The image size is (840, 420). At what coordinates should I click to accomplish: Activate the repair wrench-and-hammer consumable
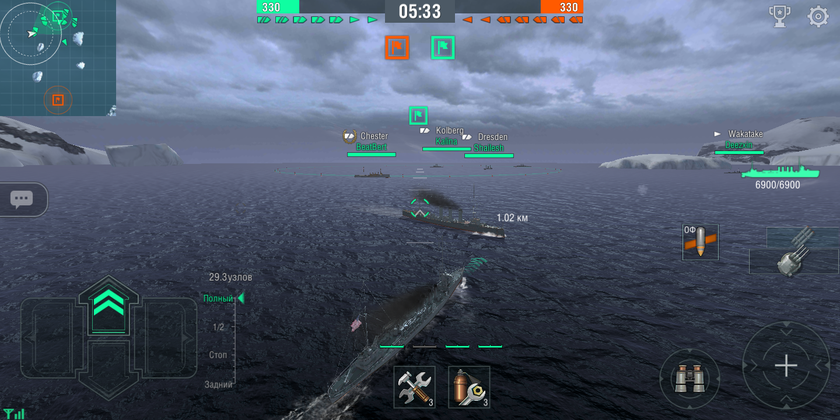point(414,386)
